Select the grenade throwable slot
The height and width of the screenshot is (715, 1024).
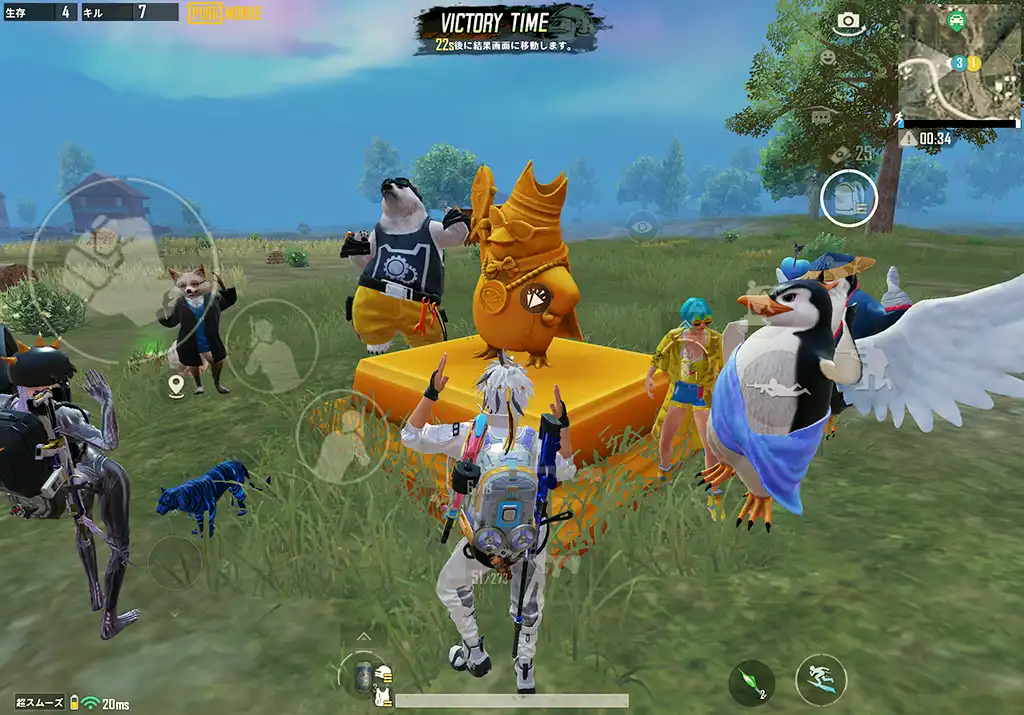click(362, 674)
